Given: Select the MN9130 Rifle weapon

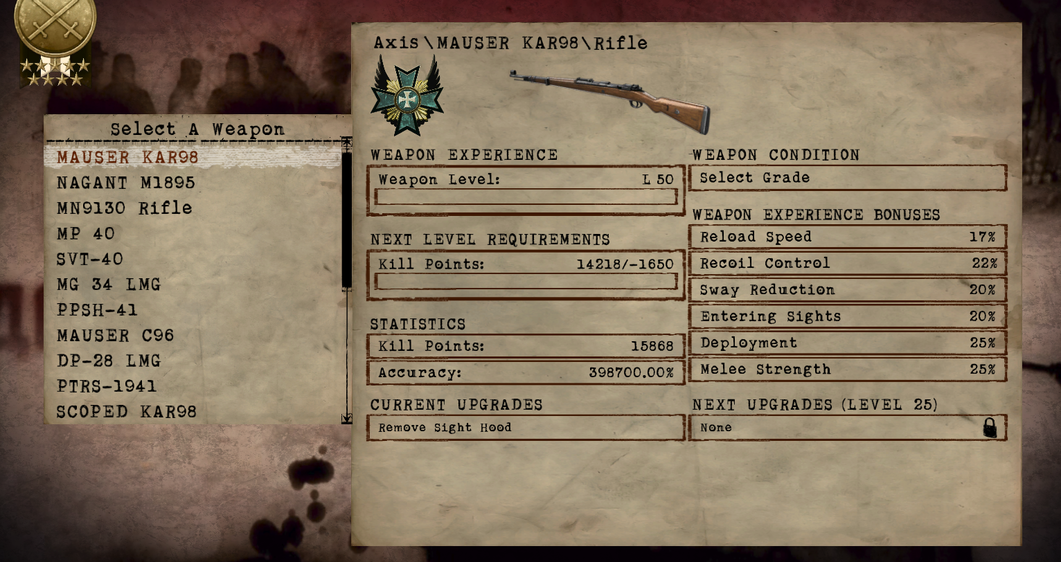Looking at the screenshot, I should 124,208.
